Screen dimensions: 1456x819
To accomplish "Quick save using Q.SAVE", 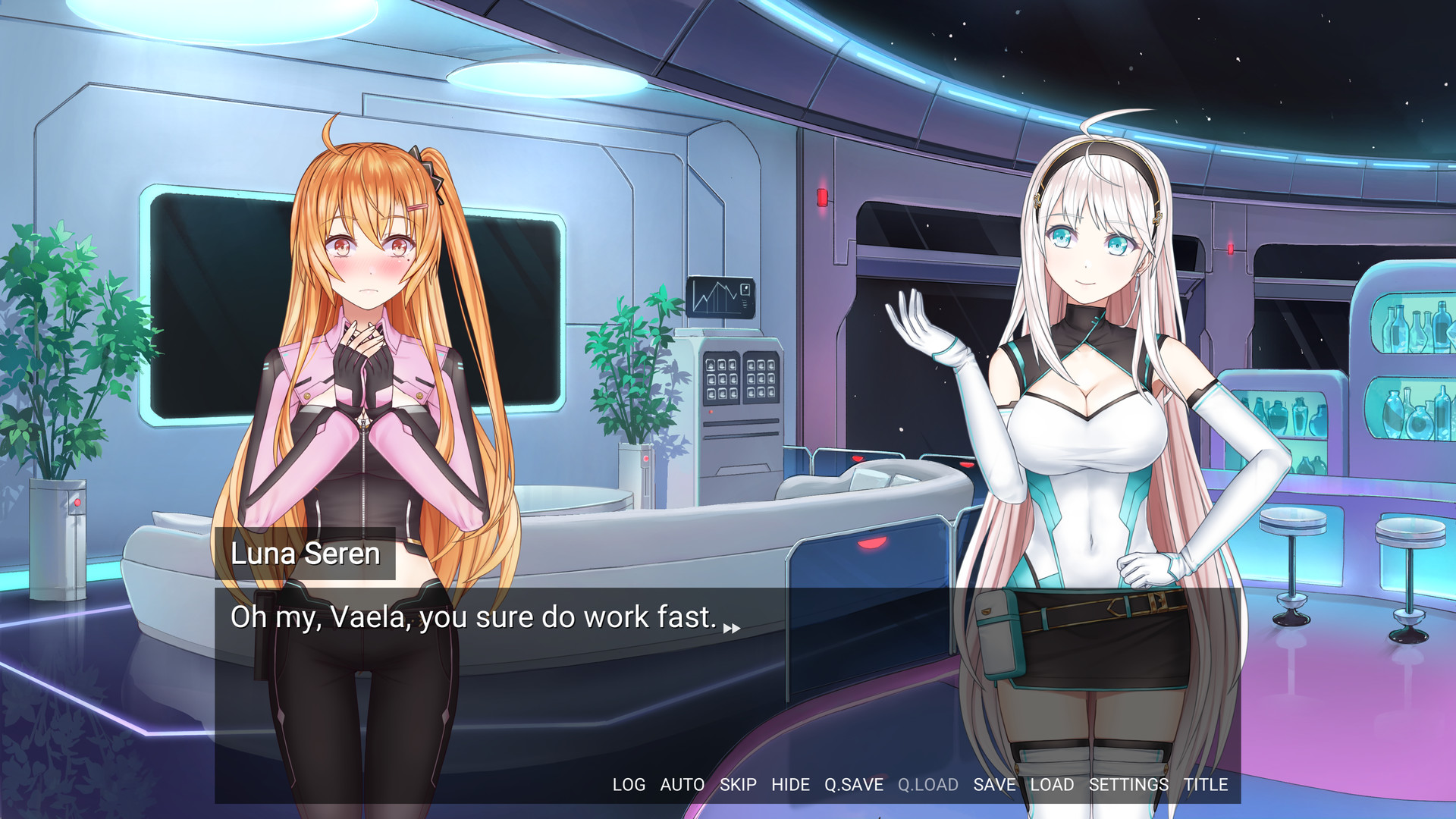I will (x=853, y=785).
